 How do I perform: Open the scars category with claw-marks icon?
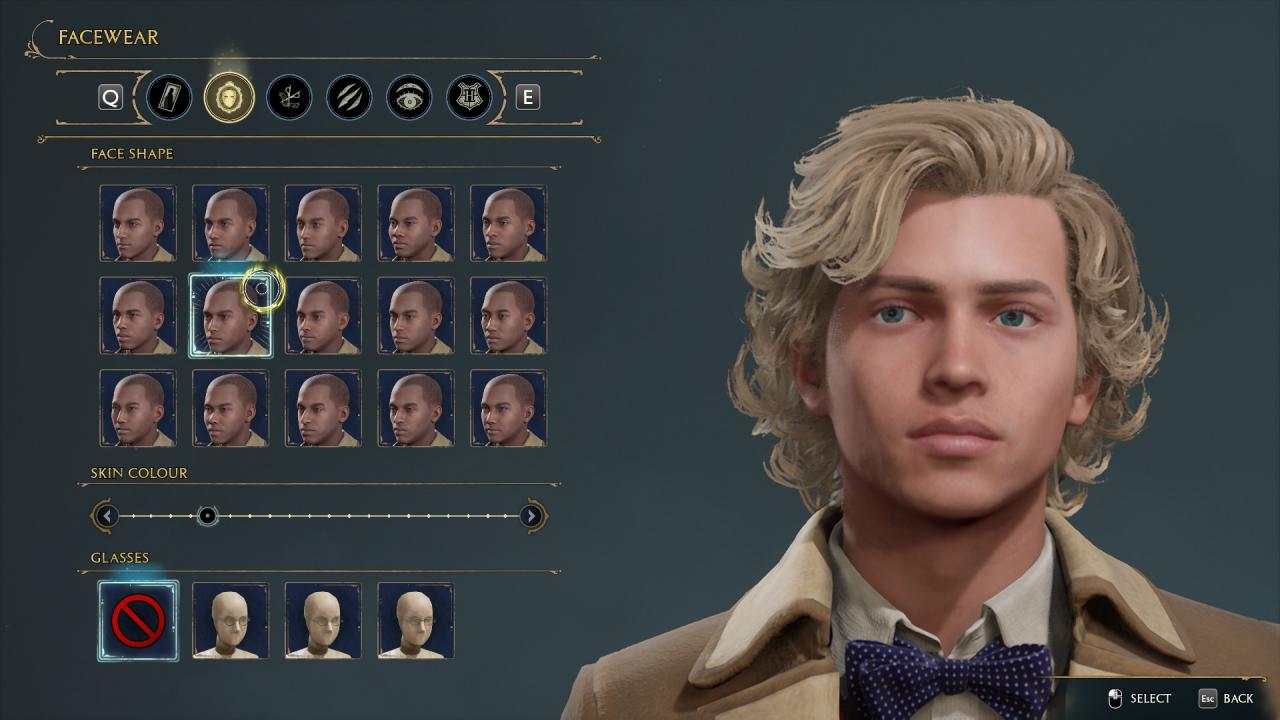point(349,97)
